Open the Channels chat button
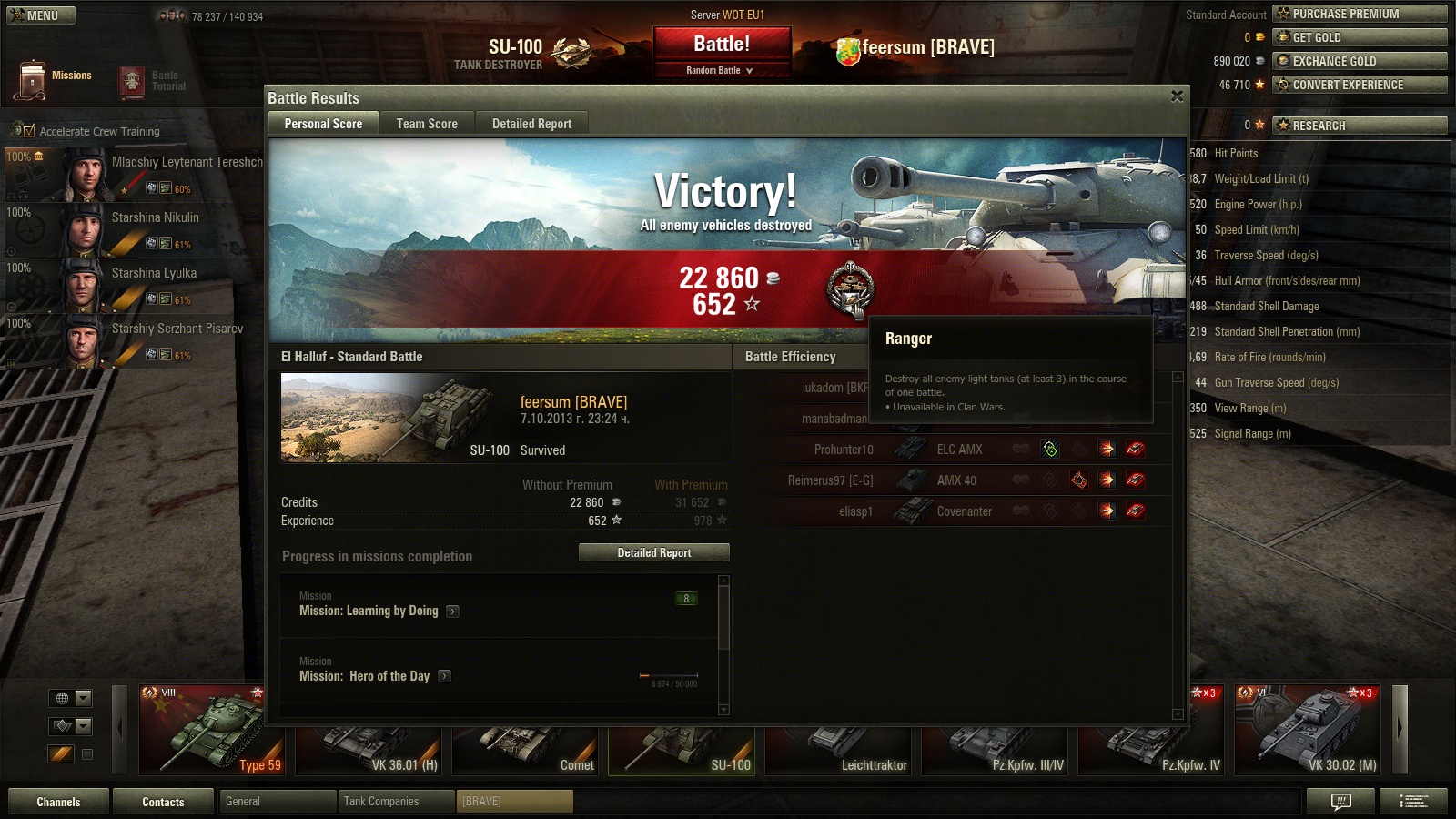The height and width of the screenshot is (819, 1456). pyautogui.click(x=58, y=802)
